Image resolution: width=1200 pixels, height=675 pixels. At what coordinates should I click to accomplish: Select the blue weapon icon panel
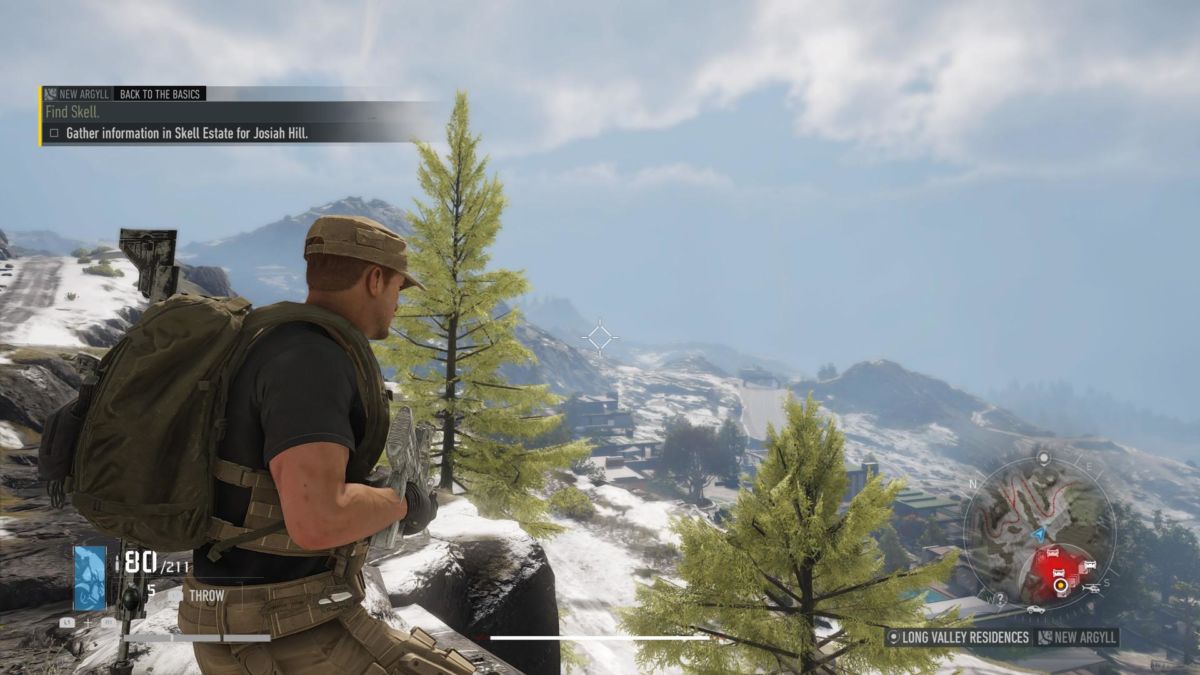pos(90,577)
